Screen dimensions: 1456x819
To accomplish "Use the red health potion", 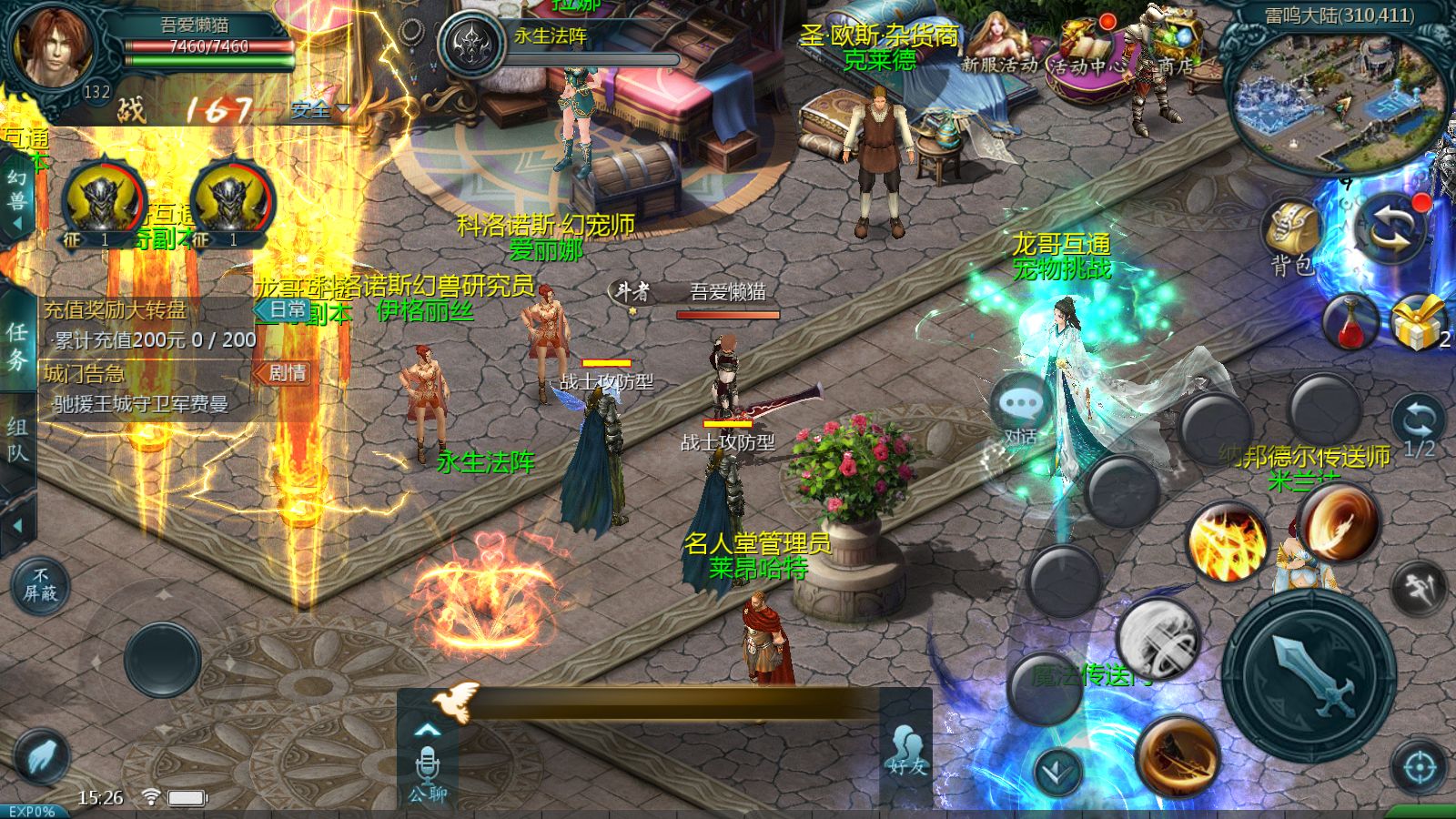I will (x=1351, y=321).
